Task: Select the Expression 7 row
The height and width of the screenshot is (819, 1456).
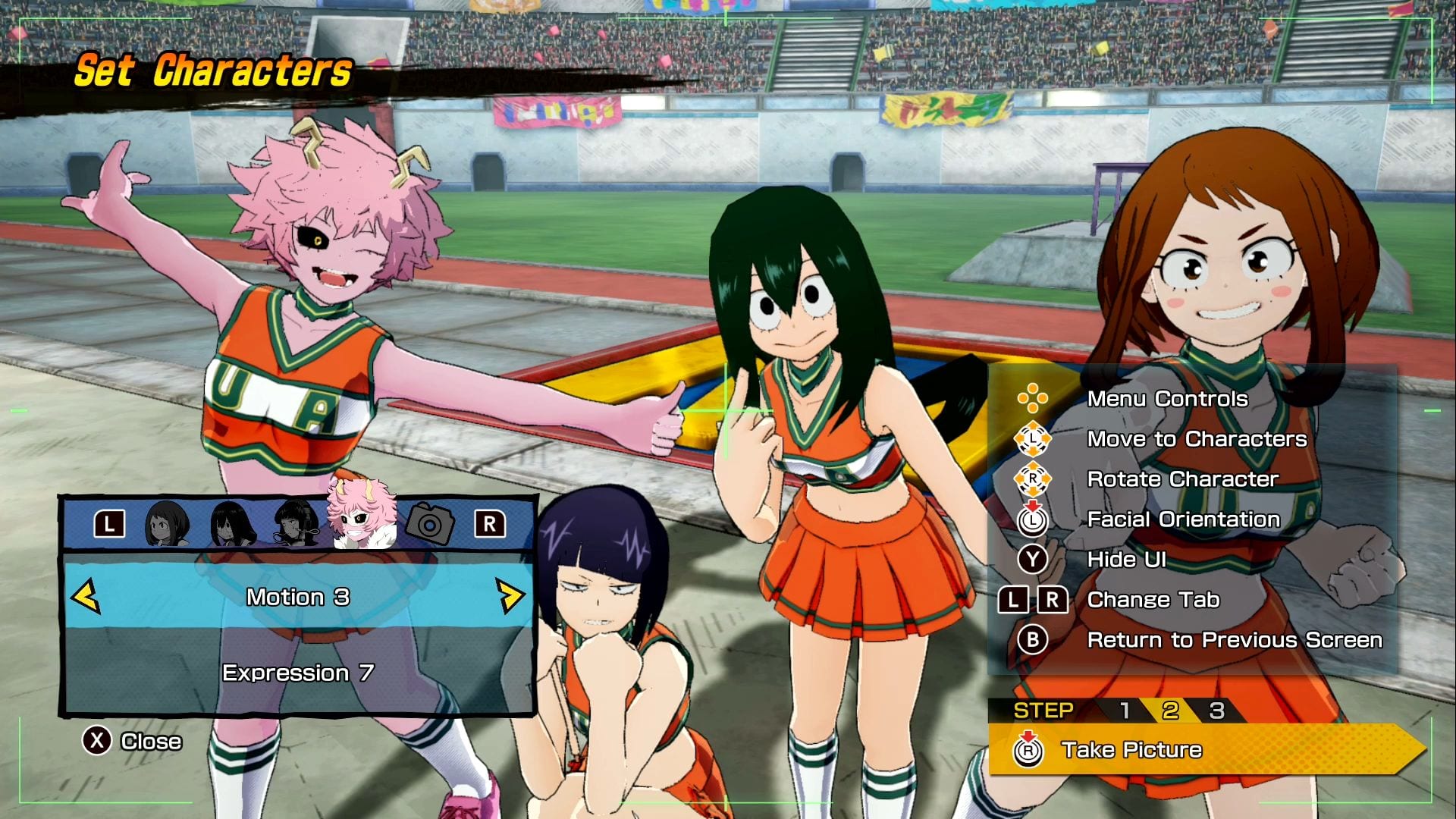Action: pos(298,673)
